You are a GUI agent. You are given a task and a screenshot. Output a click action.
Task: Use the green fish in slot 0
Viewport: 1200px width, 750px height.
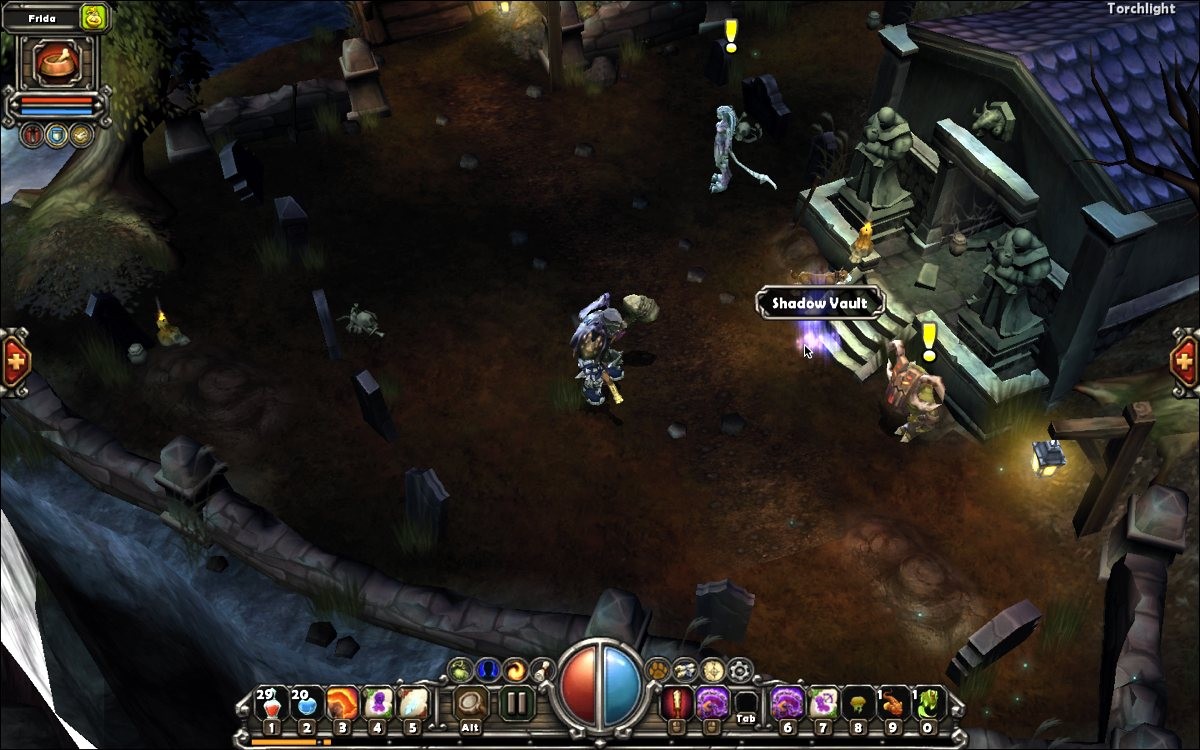(x=928, y=703)
